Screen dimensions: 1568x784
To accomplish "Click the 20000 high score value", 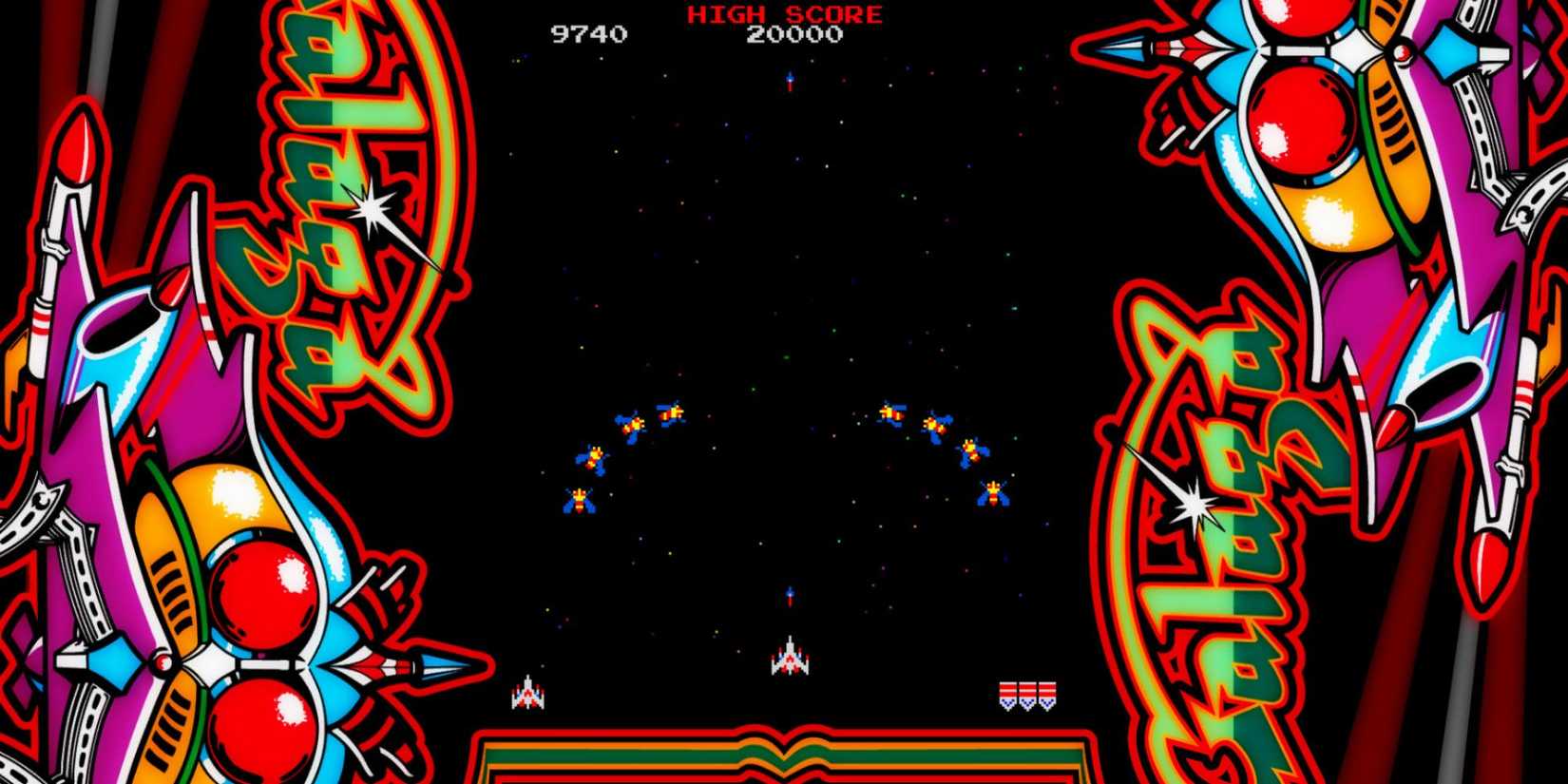I will (x=795, y=32).
